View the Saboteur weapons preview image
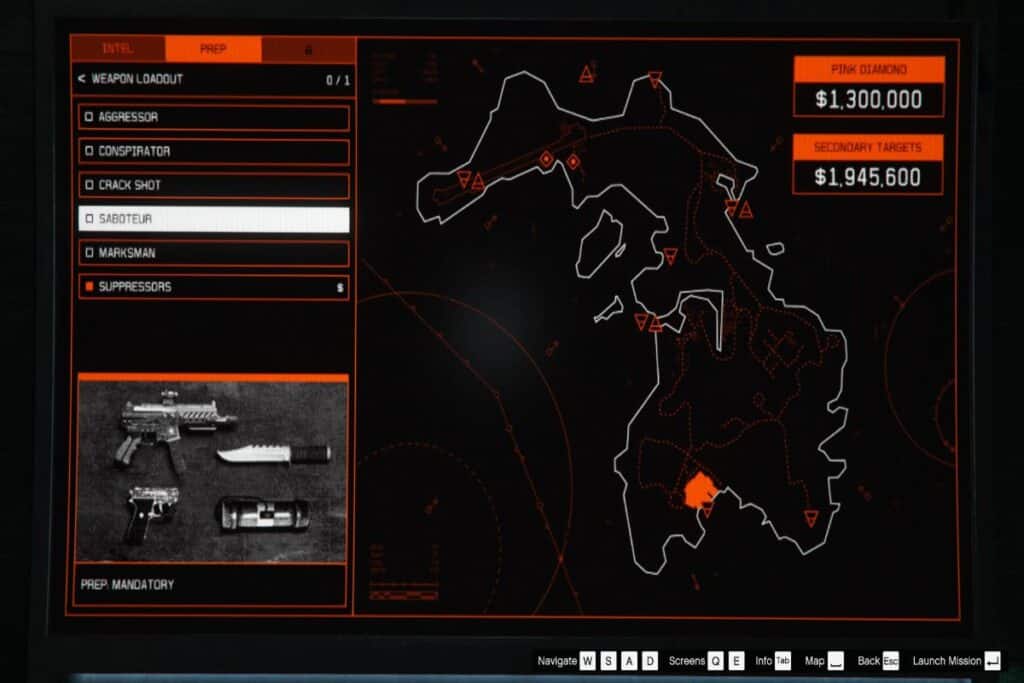Image resolution: width=1024 pixels, height=683 pixels. [212, 468]
